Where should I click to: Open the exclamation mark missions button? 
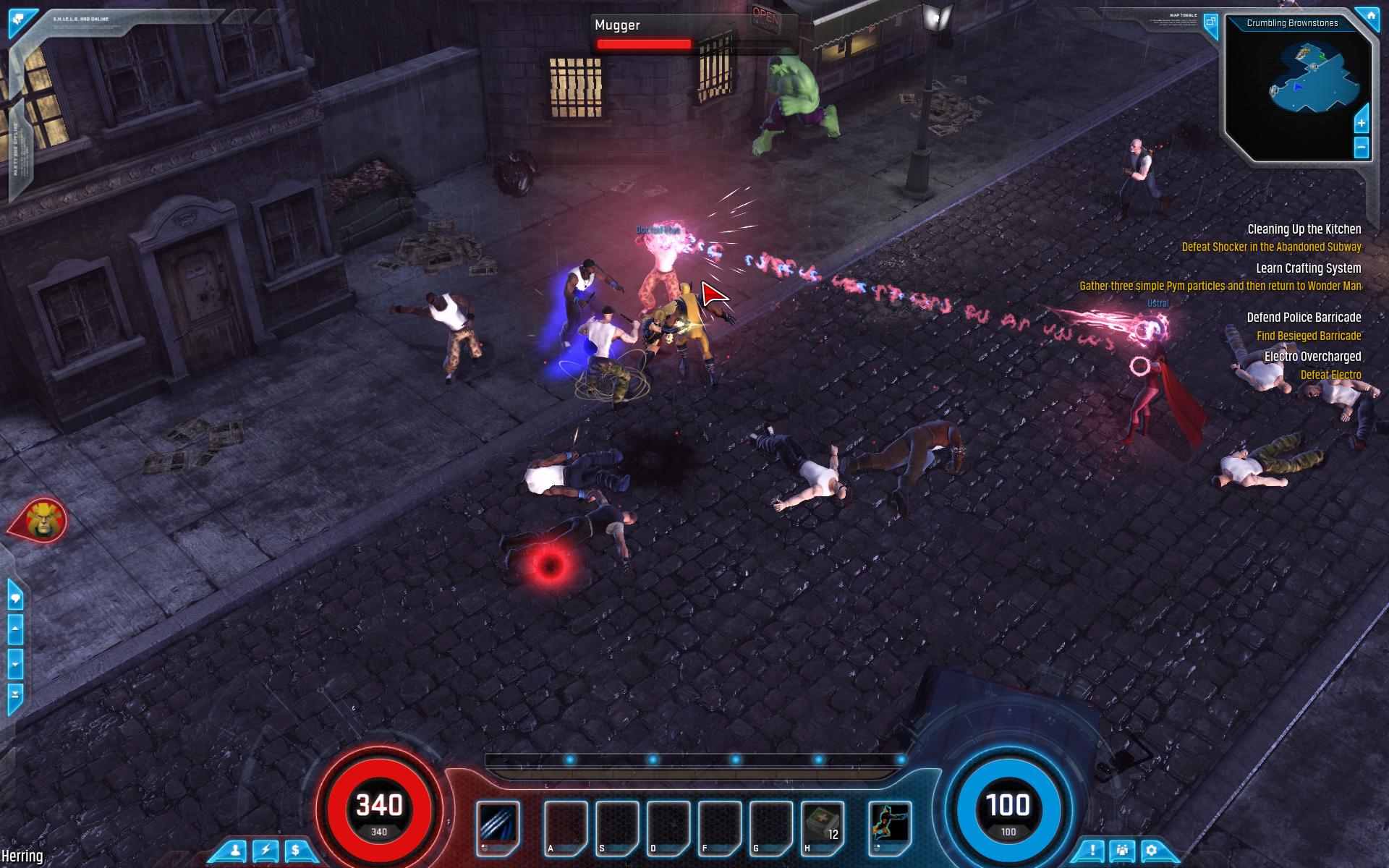(x=1092, y=851)
